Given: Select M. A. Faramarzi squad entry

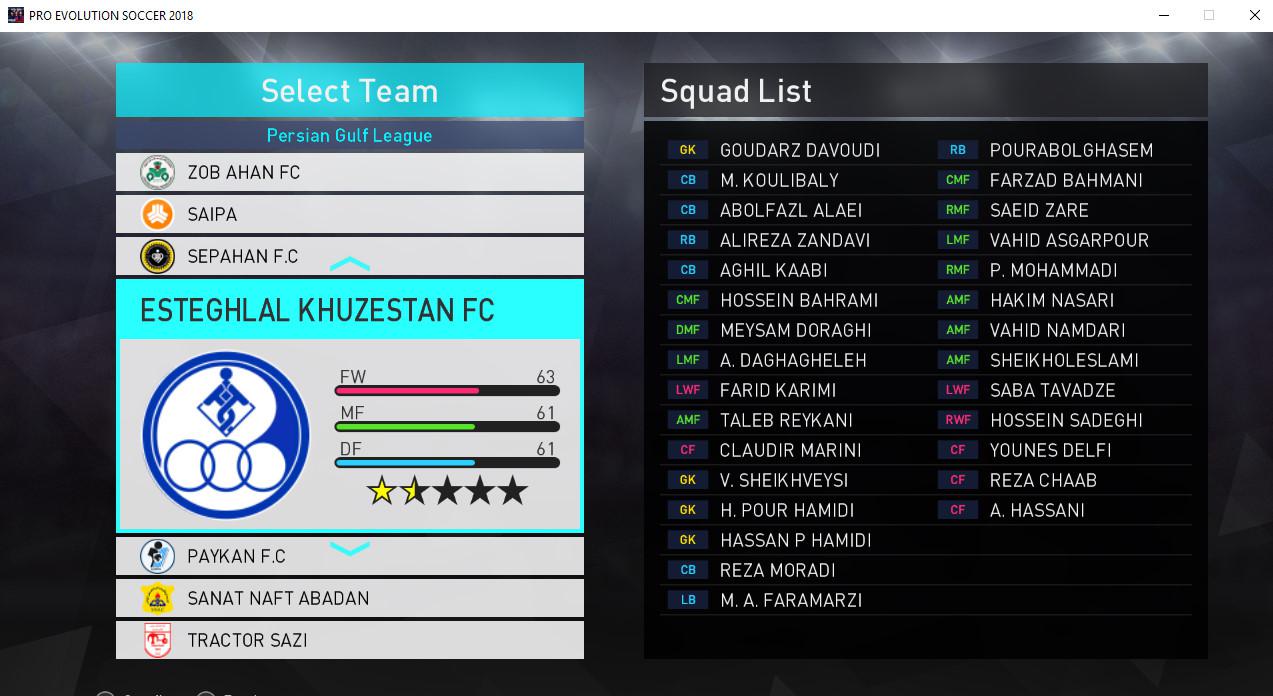Looking at the screenshot, I should (790, 600).
